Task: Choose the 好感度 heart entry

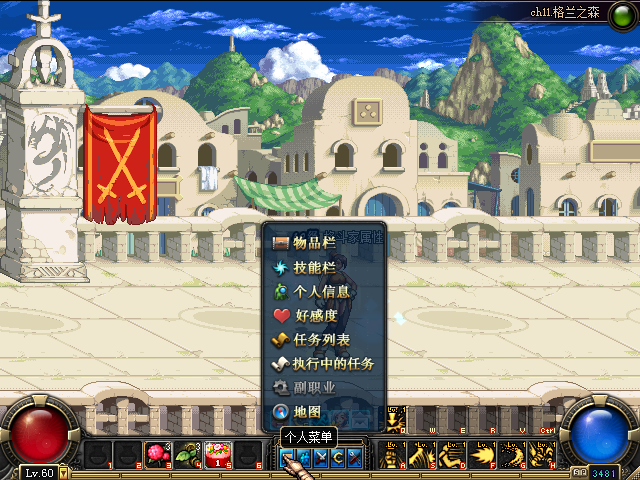Action: [x=314, y=315]
